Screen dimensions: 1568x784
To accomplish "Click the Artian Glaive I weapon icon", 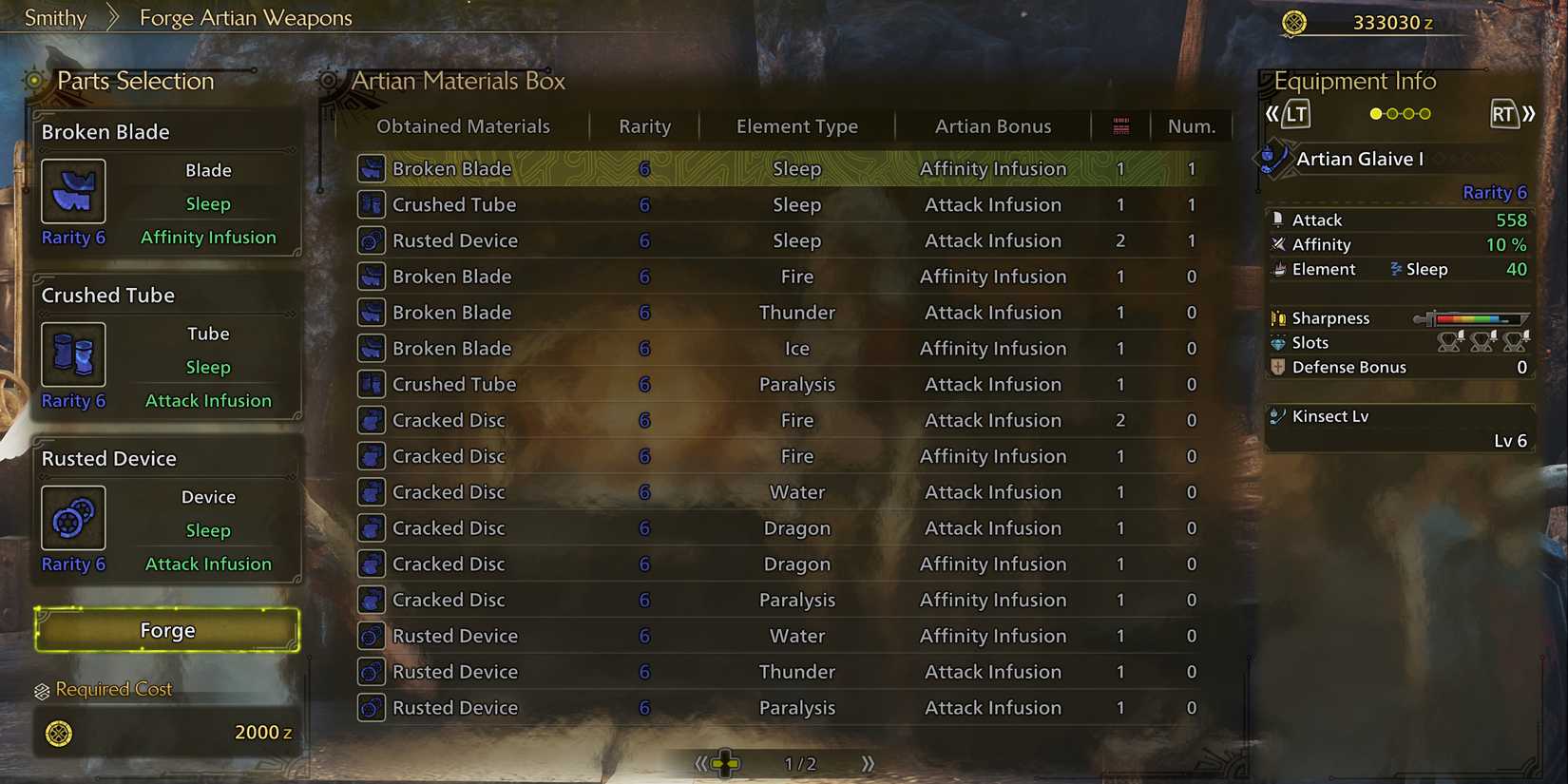I will 1272,159.
